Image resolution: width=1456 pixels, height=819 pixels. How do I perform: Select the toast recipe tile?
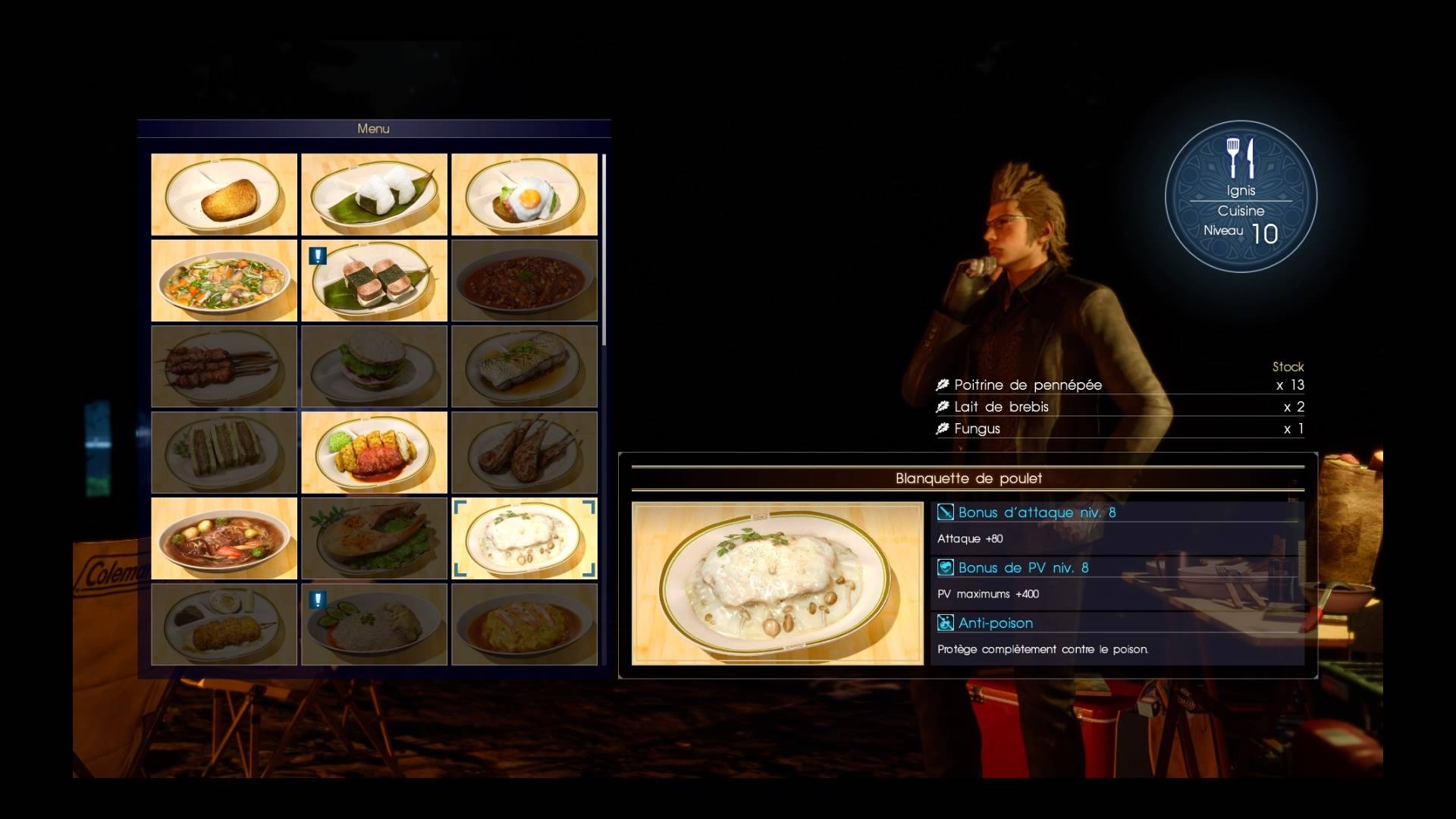224,195
